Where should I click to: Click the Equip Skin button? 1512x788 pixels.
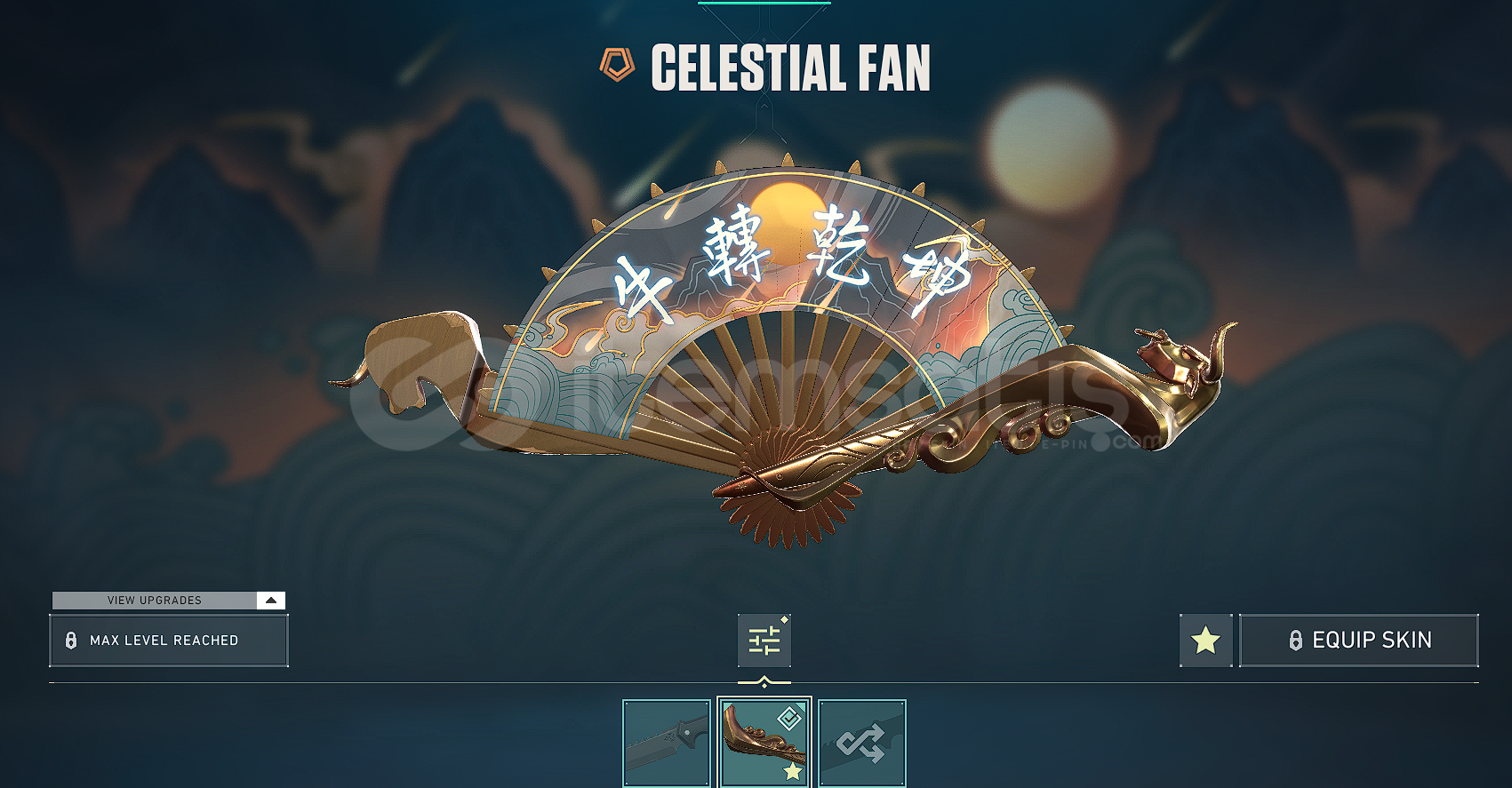pos(1359,641)
